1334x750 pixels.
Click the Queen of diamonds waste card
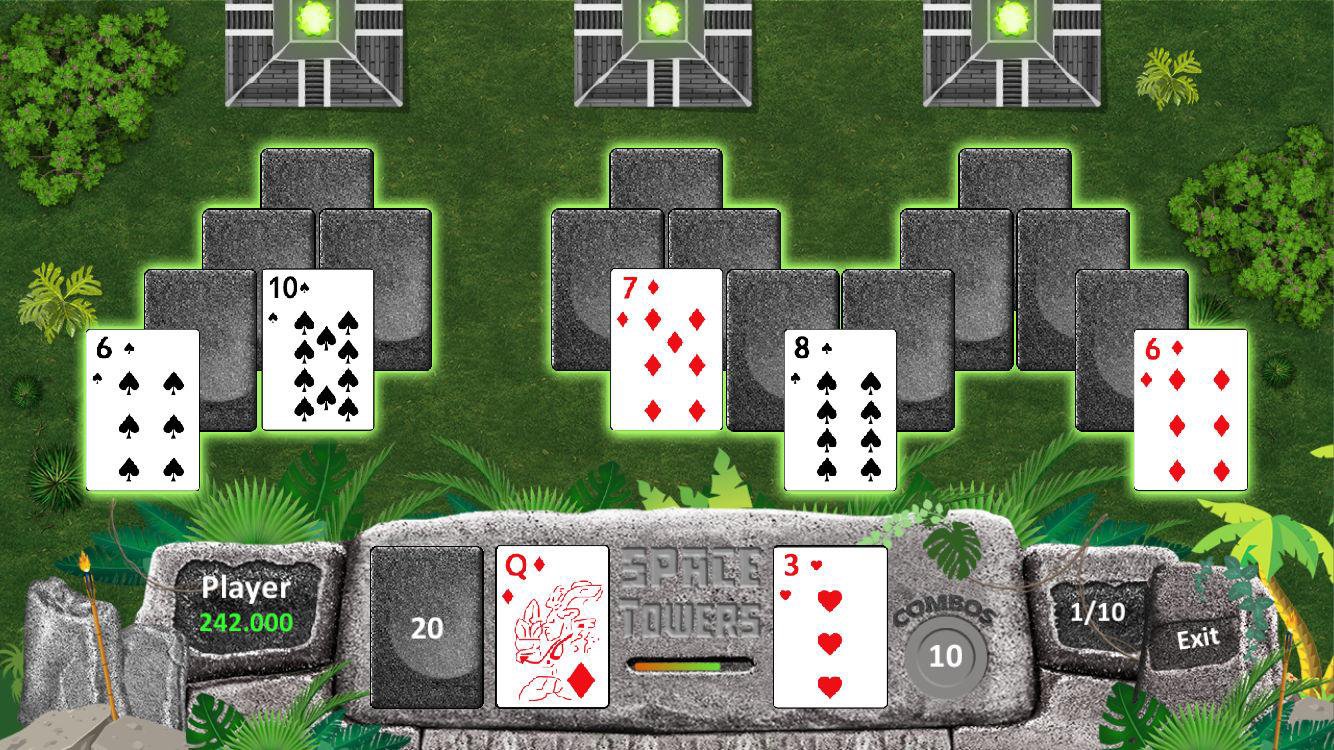552,628
